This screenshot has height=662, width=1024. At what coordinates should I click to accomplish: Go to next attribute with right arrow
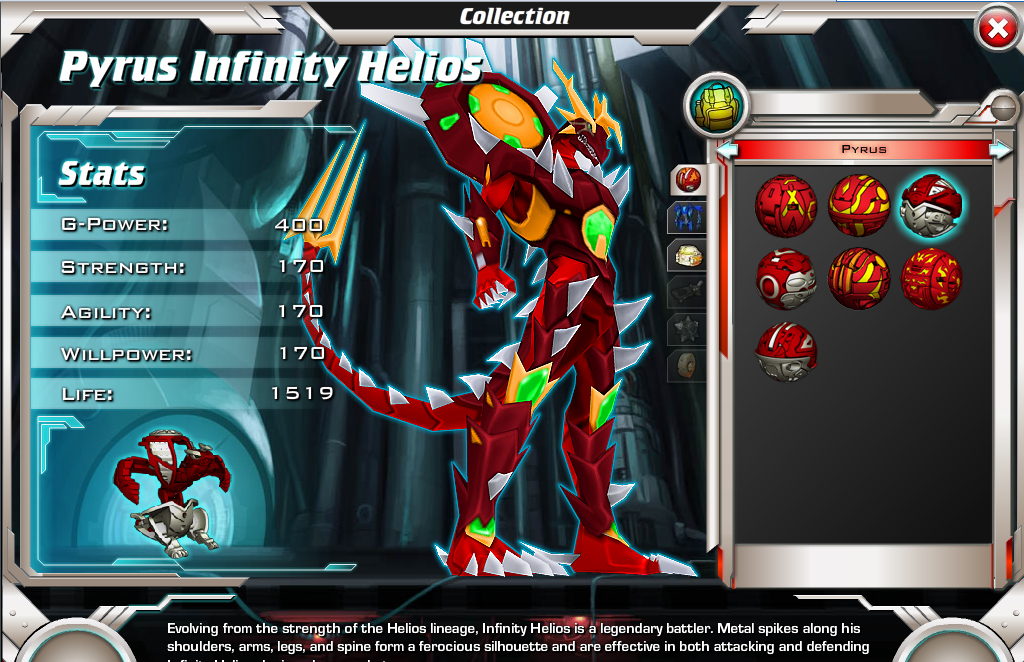tap(999, 150)
